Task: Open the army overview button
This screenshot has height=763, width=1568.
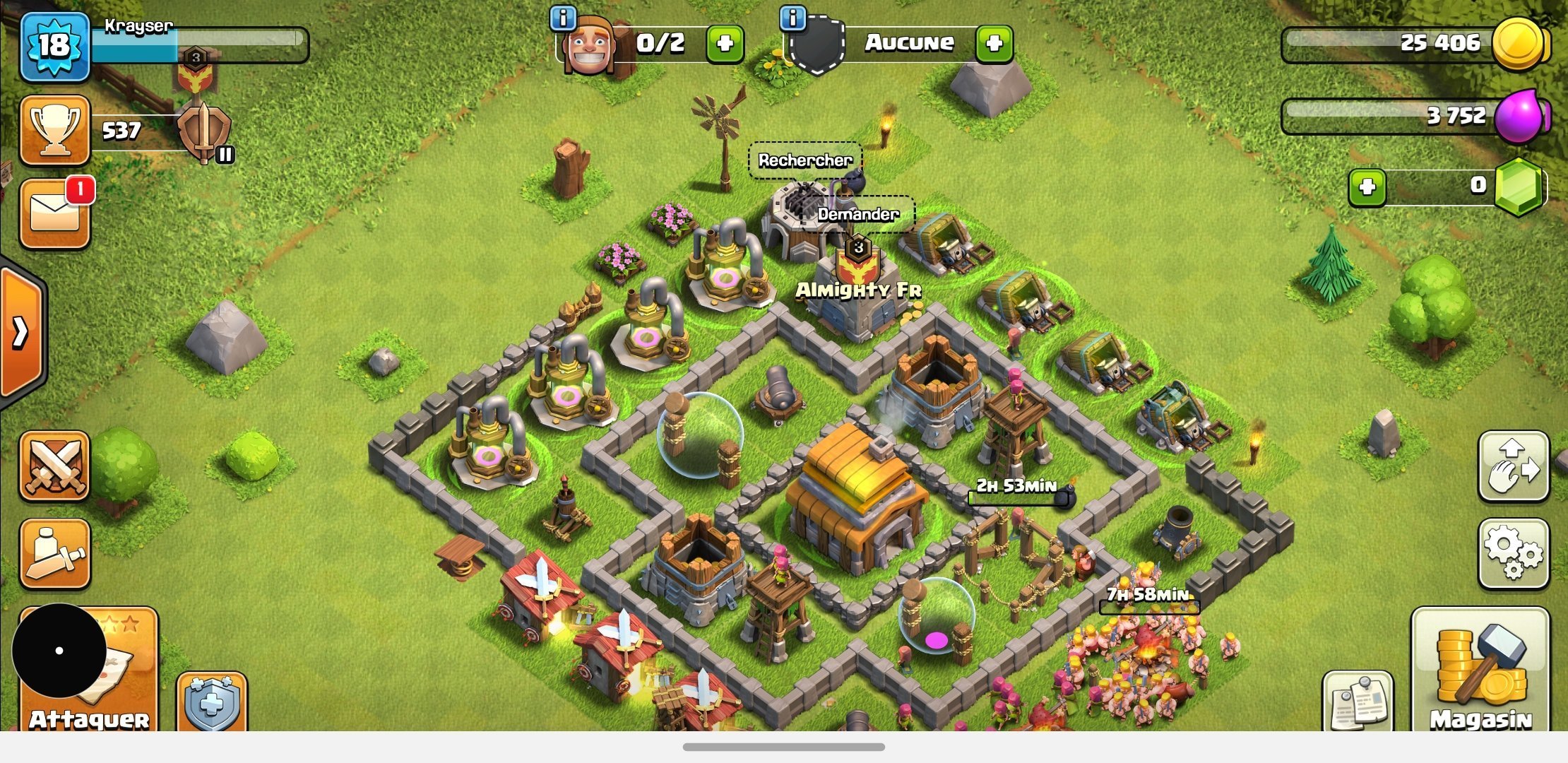Action: coord(55,554)
